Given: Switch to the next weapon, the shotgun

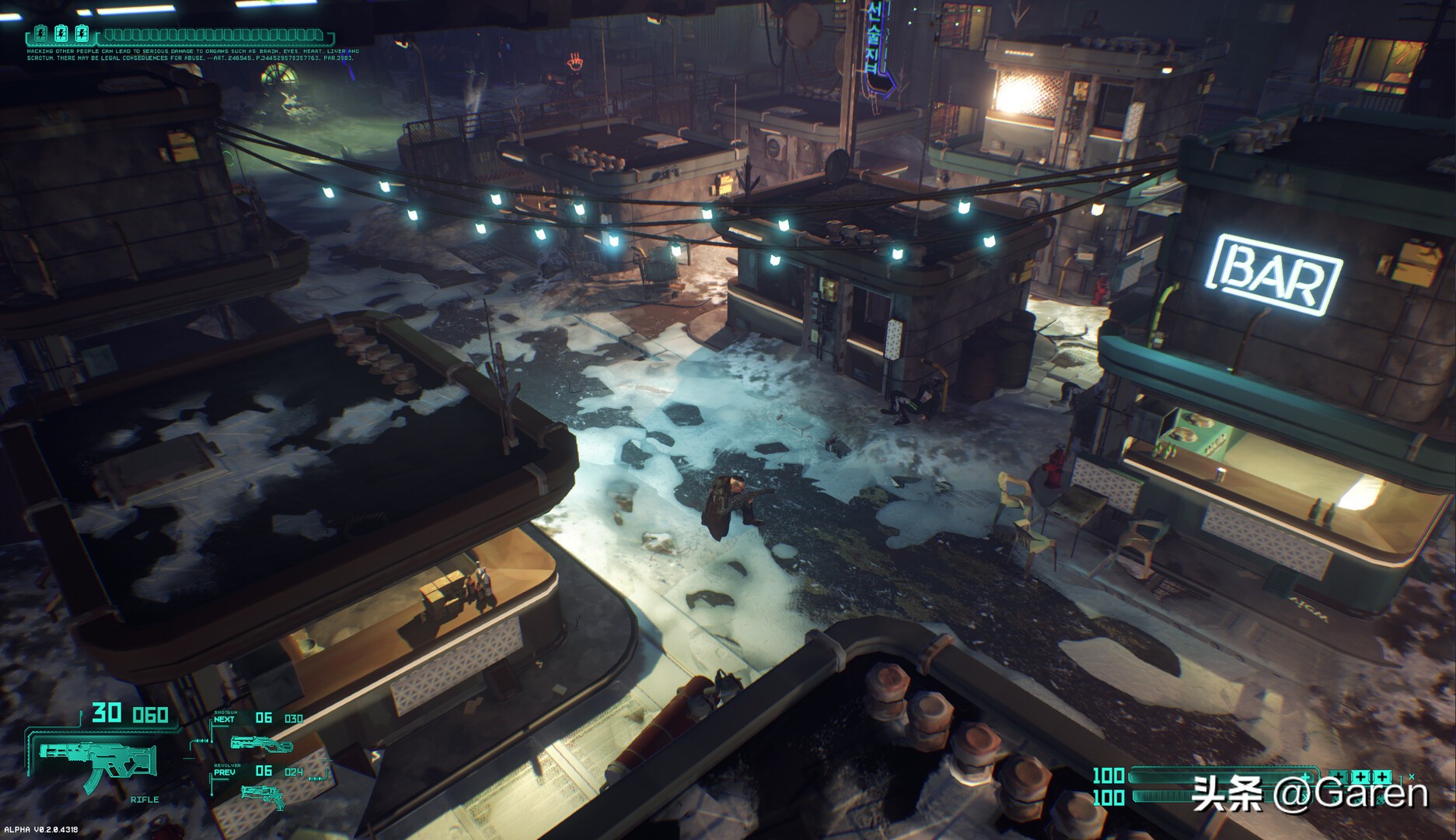Looking at the screenshot, I should (261, 745).
